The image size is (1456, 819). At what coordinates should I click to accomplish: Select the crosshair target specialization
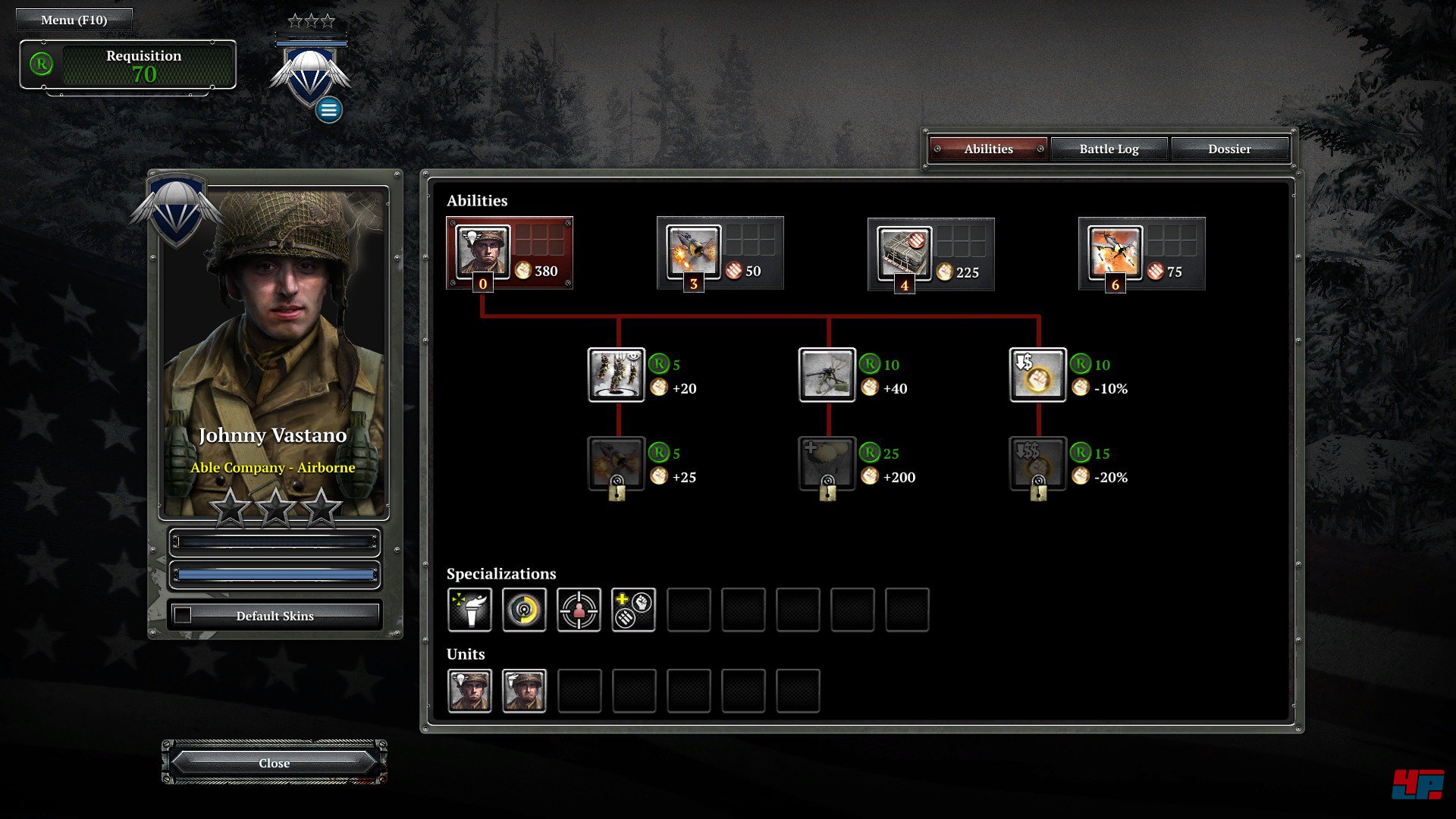[x=579, y=610]
